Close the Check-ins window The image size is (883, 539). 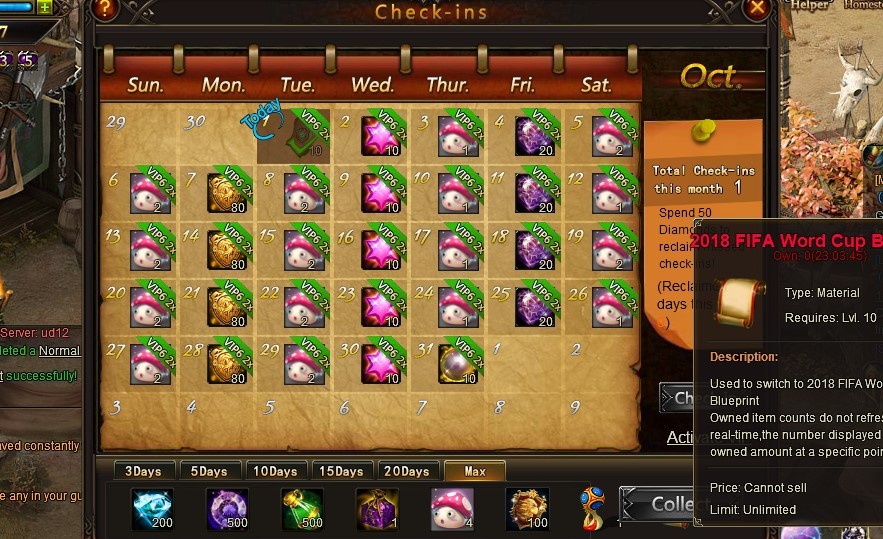click(758, 10)
